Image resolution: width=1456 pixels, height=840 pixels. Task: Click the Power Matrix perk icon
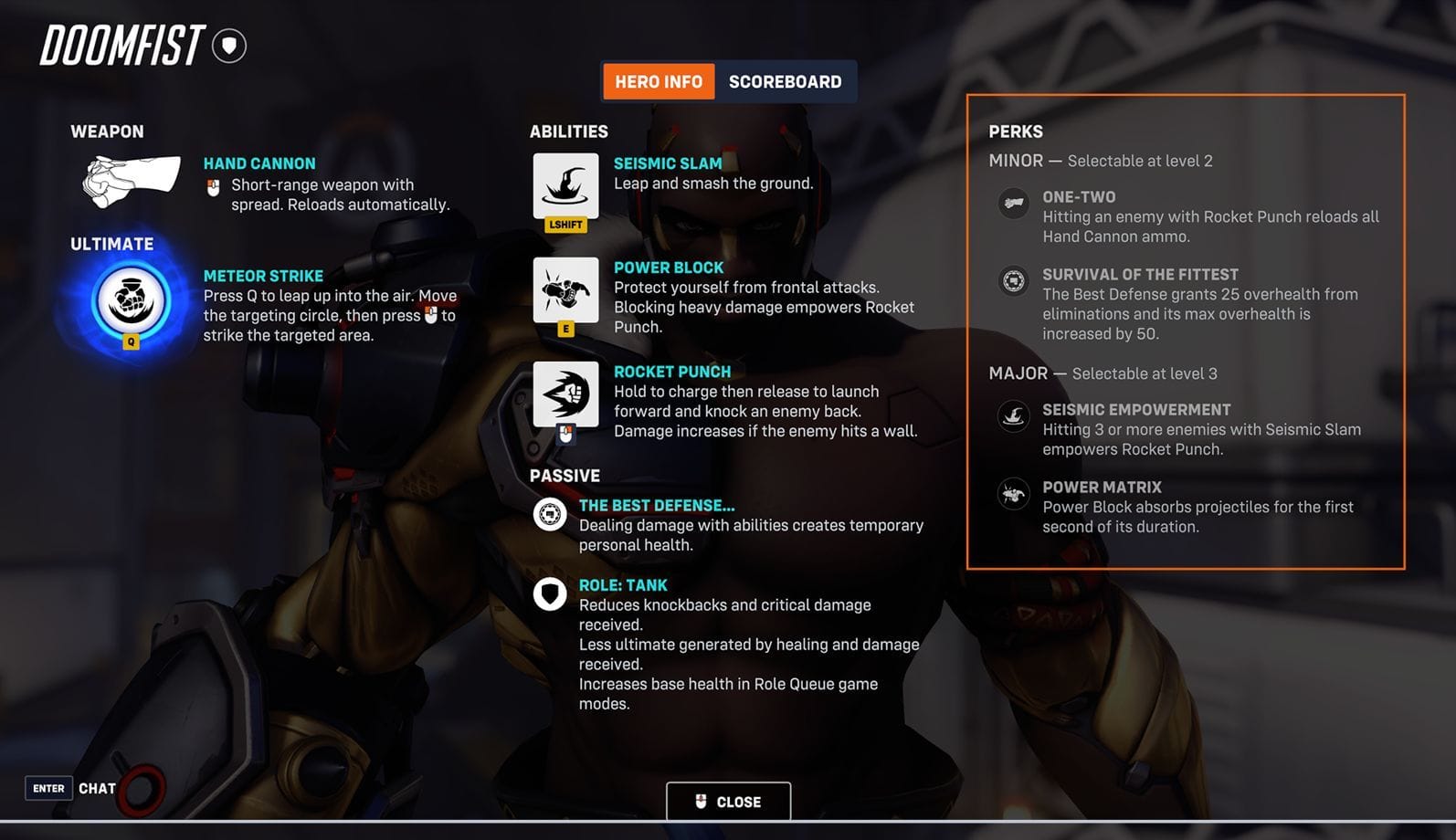click(1013, 494)
